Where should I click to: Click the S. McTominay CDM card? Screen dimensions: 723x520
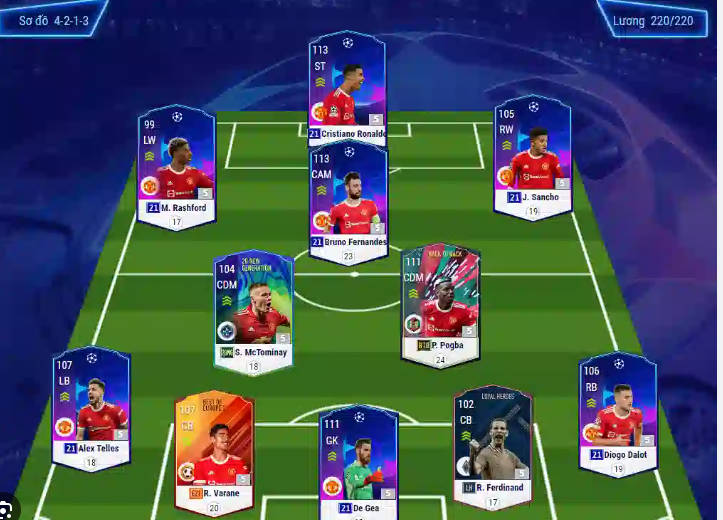click(253, 308)
